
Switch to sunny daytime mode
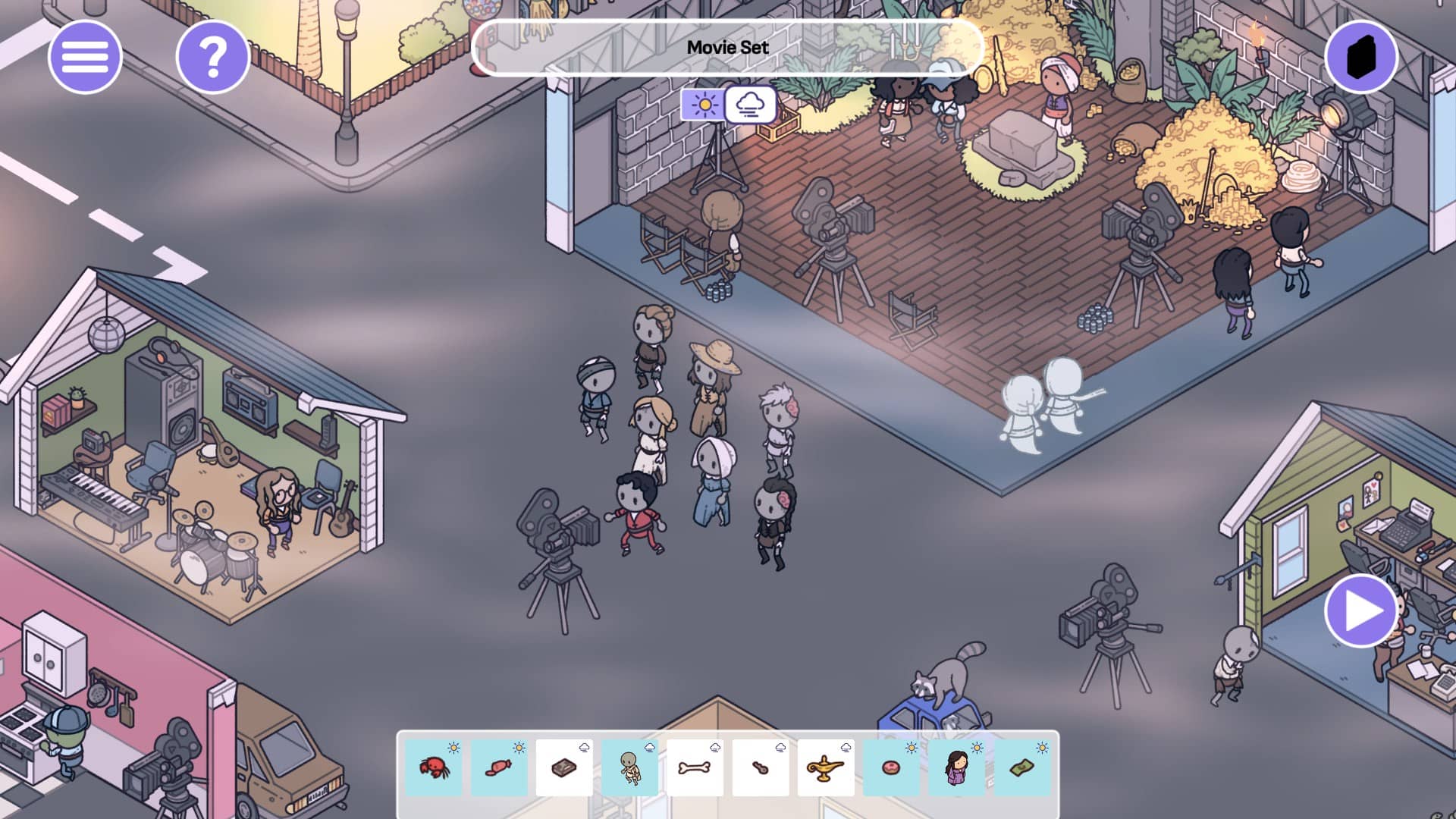(704, 104)
